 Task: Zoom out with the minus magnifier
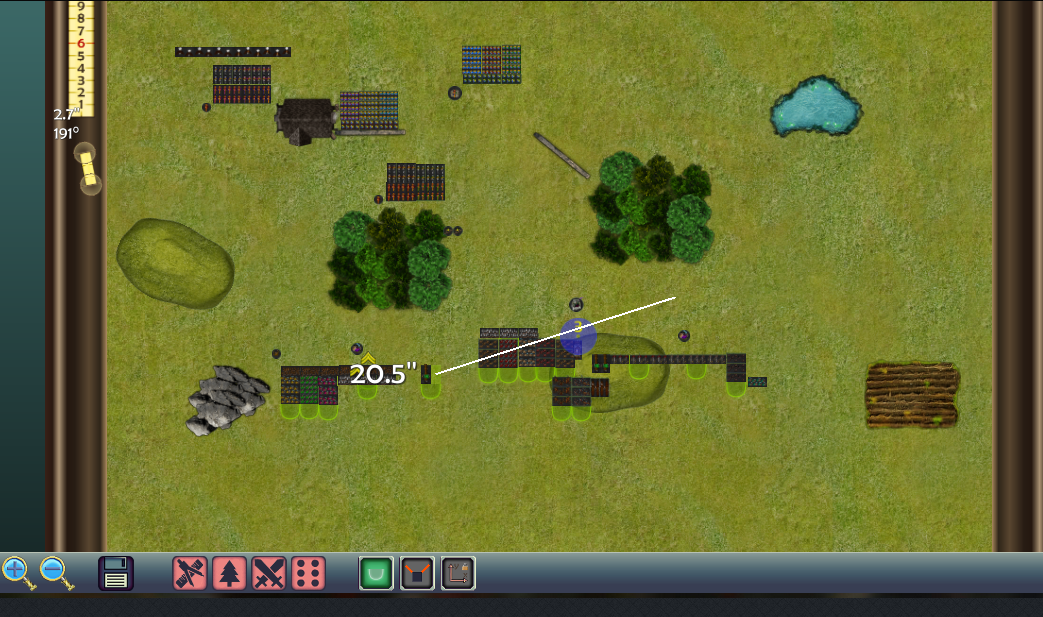coord(55,572)
